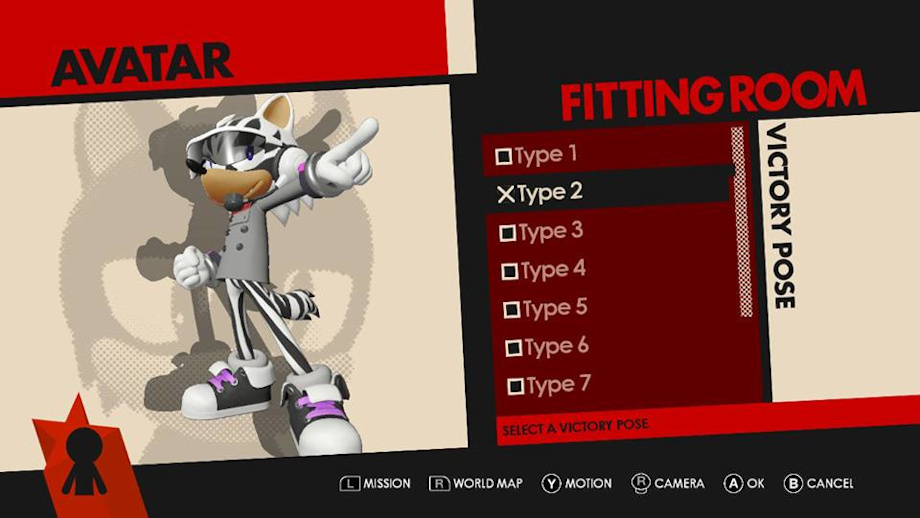Select the Type 7 victory pose
Screen dimensions: 920x518
[550, 385]
